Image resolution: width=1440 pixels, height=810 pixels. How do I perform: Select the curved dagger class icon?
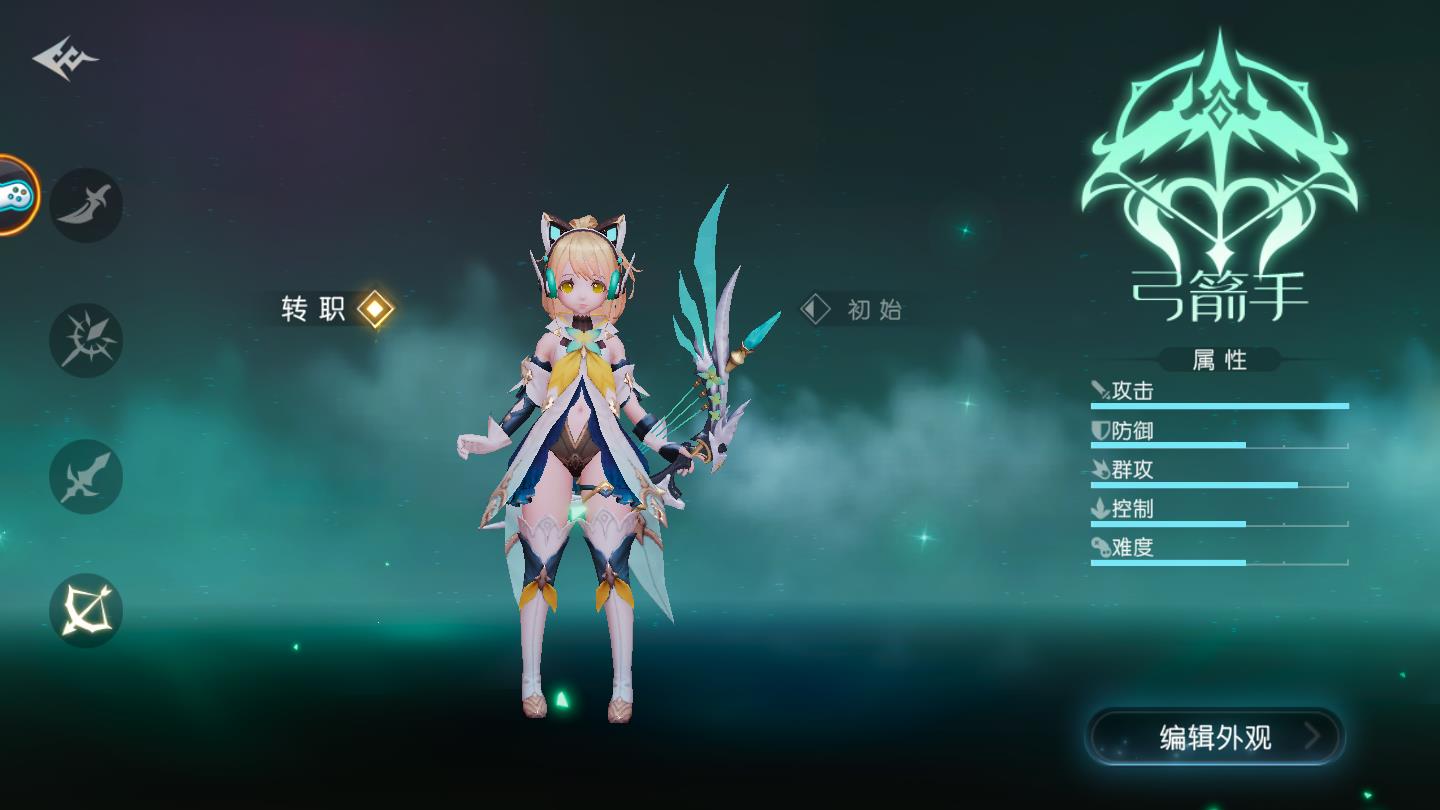[x=87, y=205]
